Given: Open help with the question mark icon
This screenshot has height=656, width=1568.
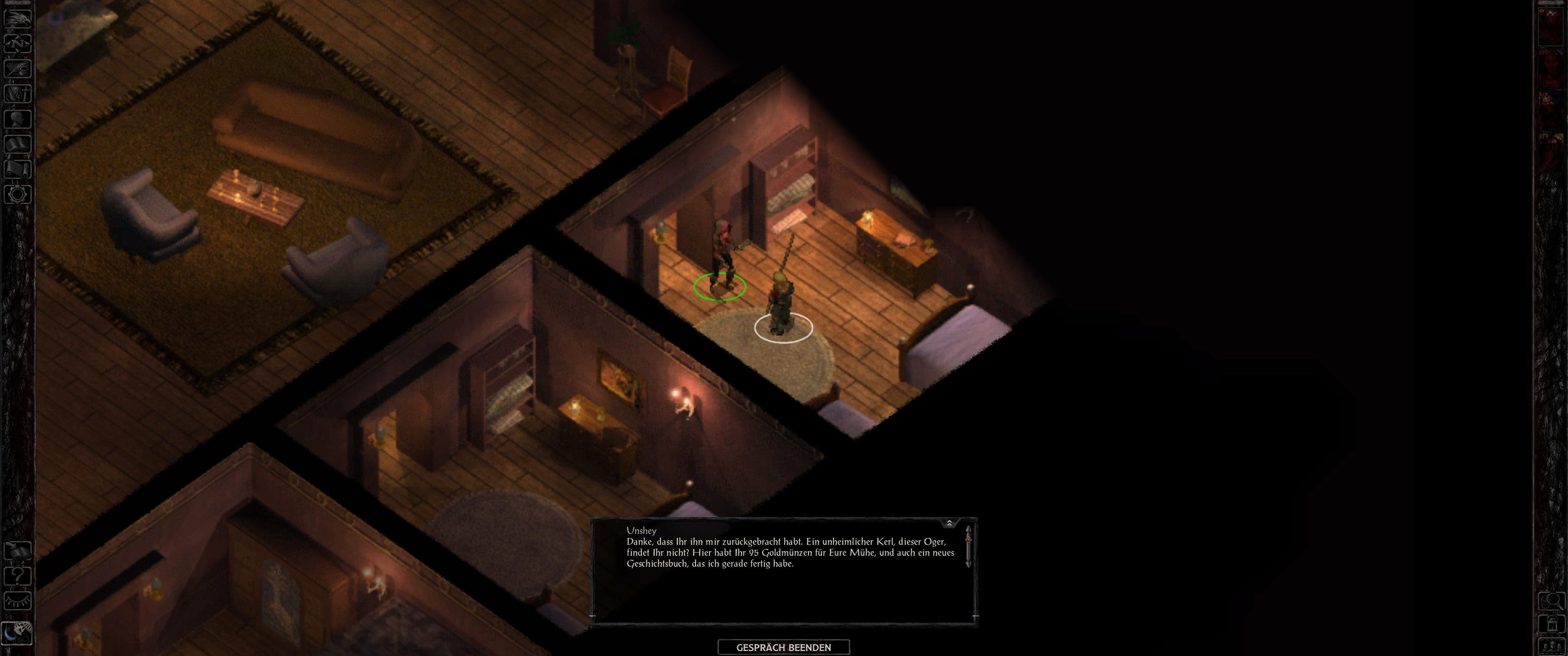Looking at the screenshot, I should click(x=18, y=576).
